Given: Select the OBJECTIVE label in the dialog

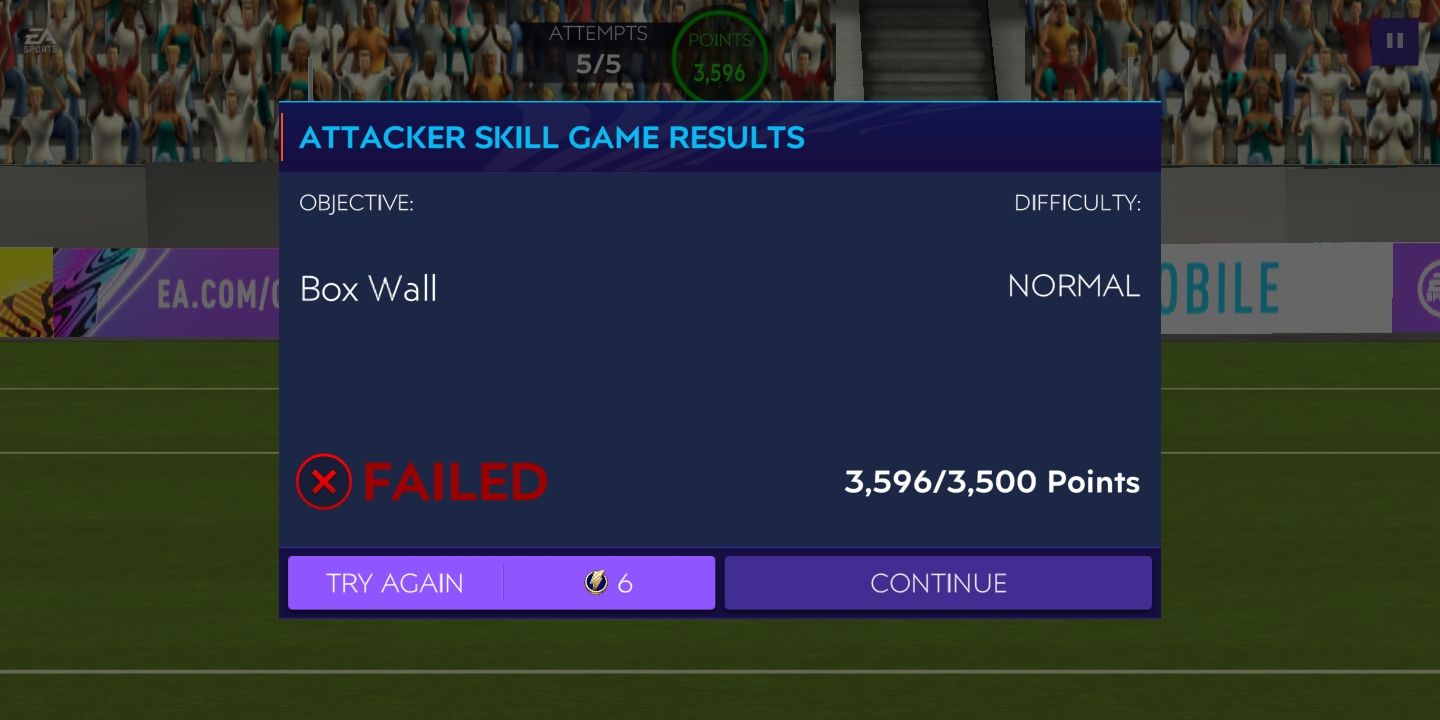Looking at the screenshot, I should point(358,203).
